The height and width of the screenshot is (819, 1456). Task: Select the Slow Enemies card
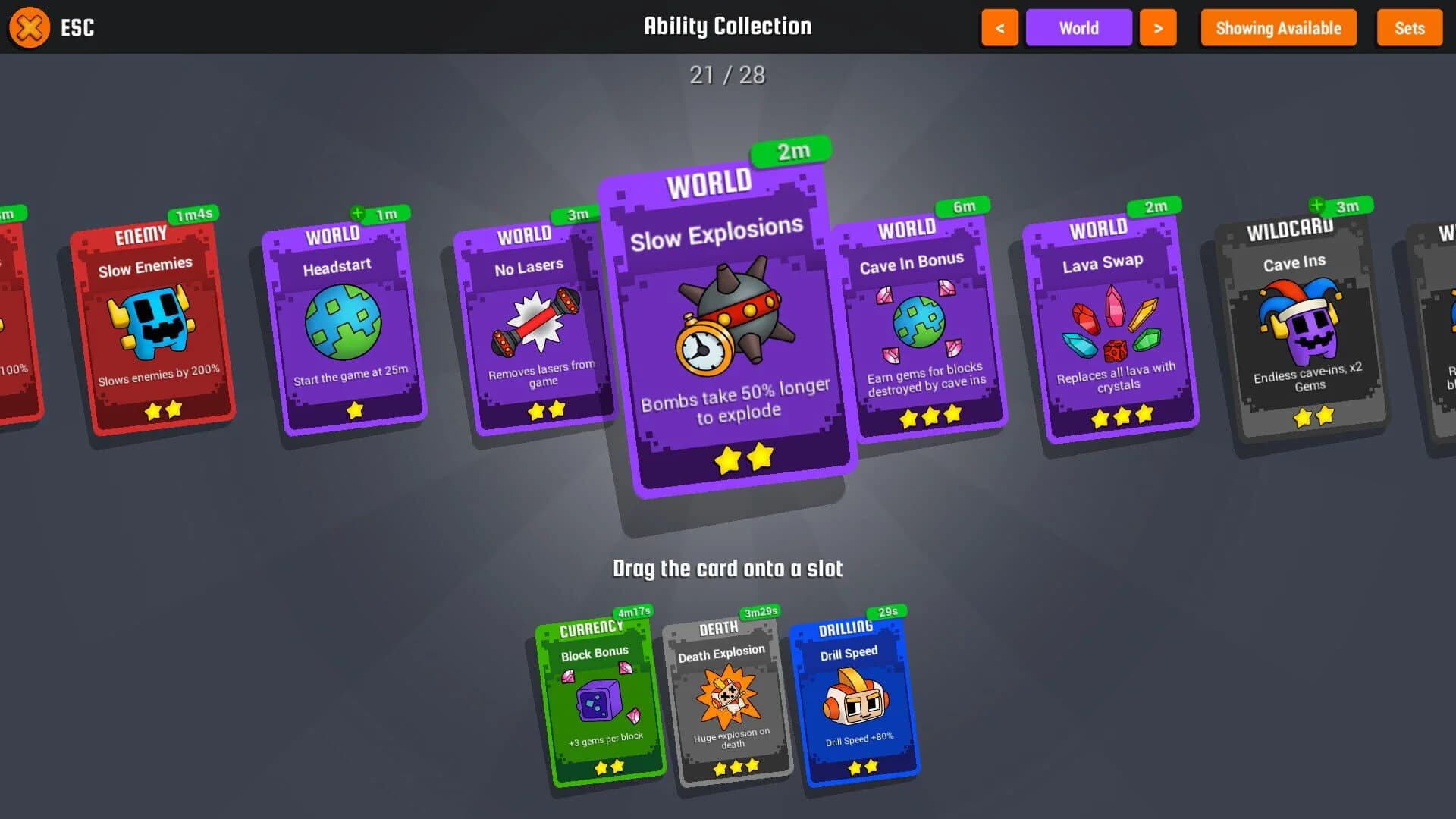152,322
